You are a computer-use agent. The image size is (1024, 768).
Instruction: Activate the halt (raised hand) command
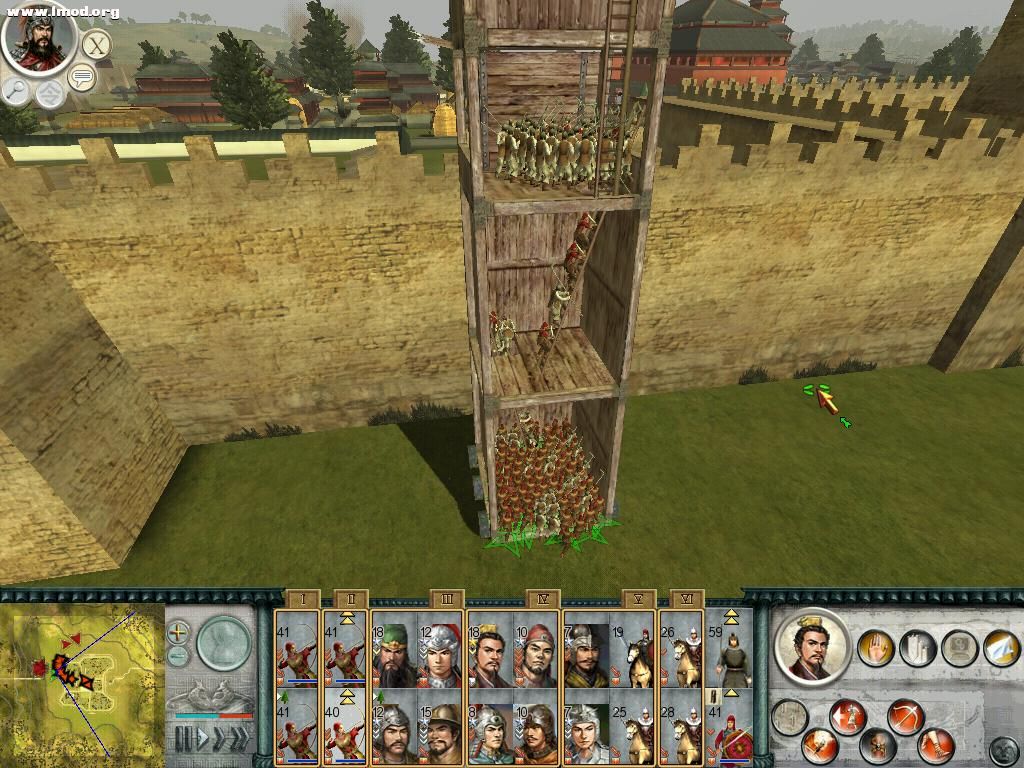[875, 648]
